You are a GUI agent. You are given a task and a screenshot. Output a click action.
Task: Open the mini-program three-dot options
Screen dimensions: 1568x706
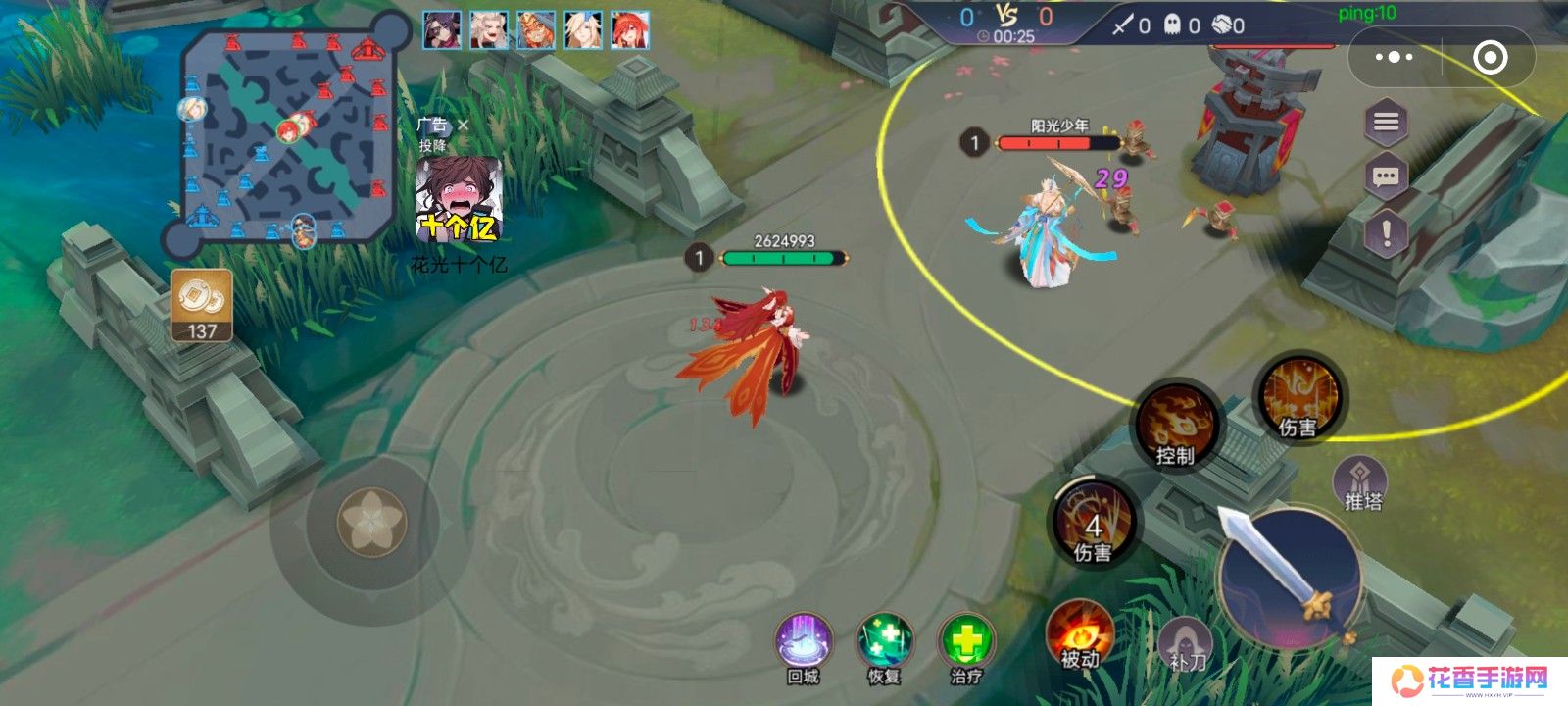click(x=1394, y=58)
